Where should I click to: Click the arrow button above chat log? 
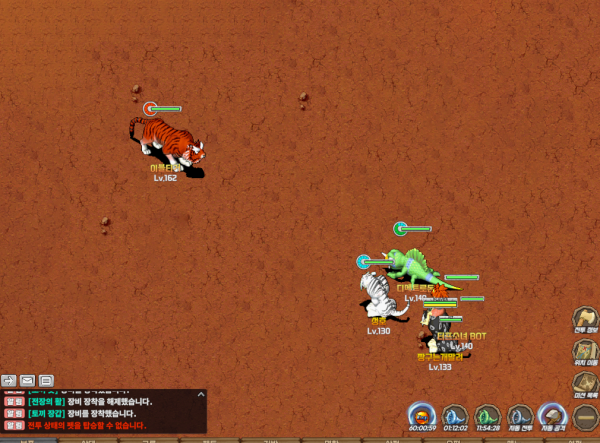(x=9, y=380)
